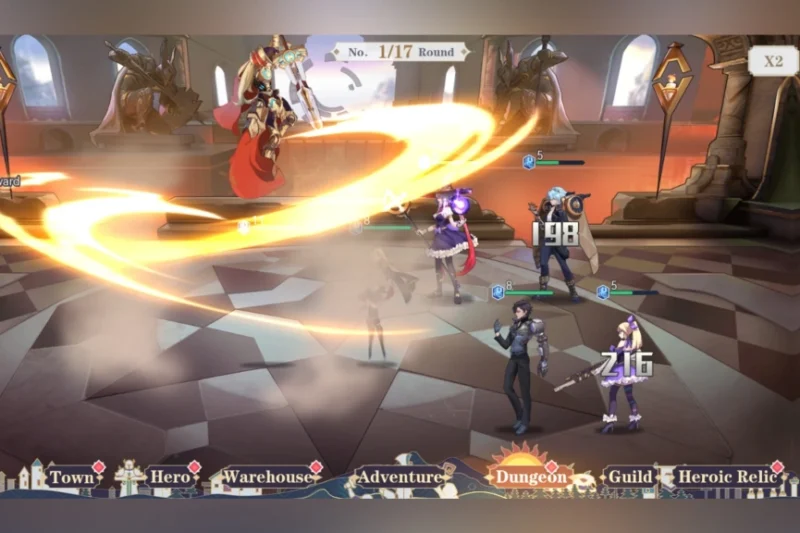Viewport: 800px width, 533px height.
Task: Show the Heroic Relic tab
Action: [x=727, y=478]
